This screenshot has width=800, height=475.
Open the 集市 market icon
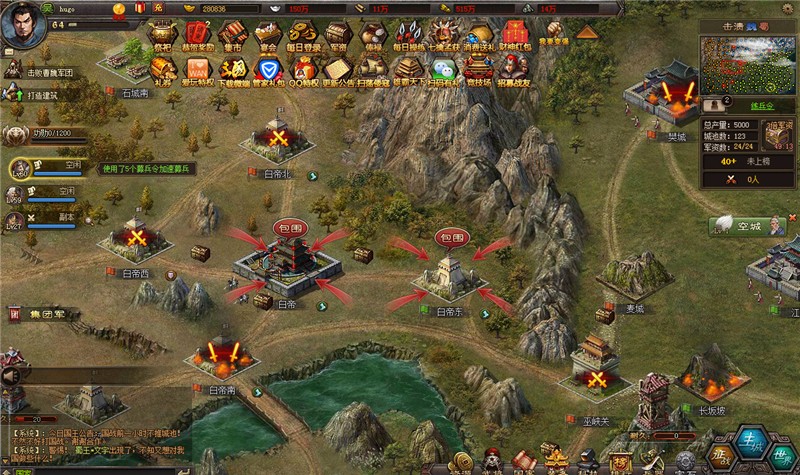click(234, 36)
